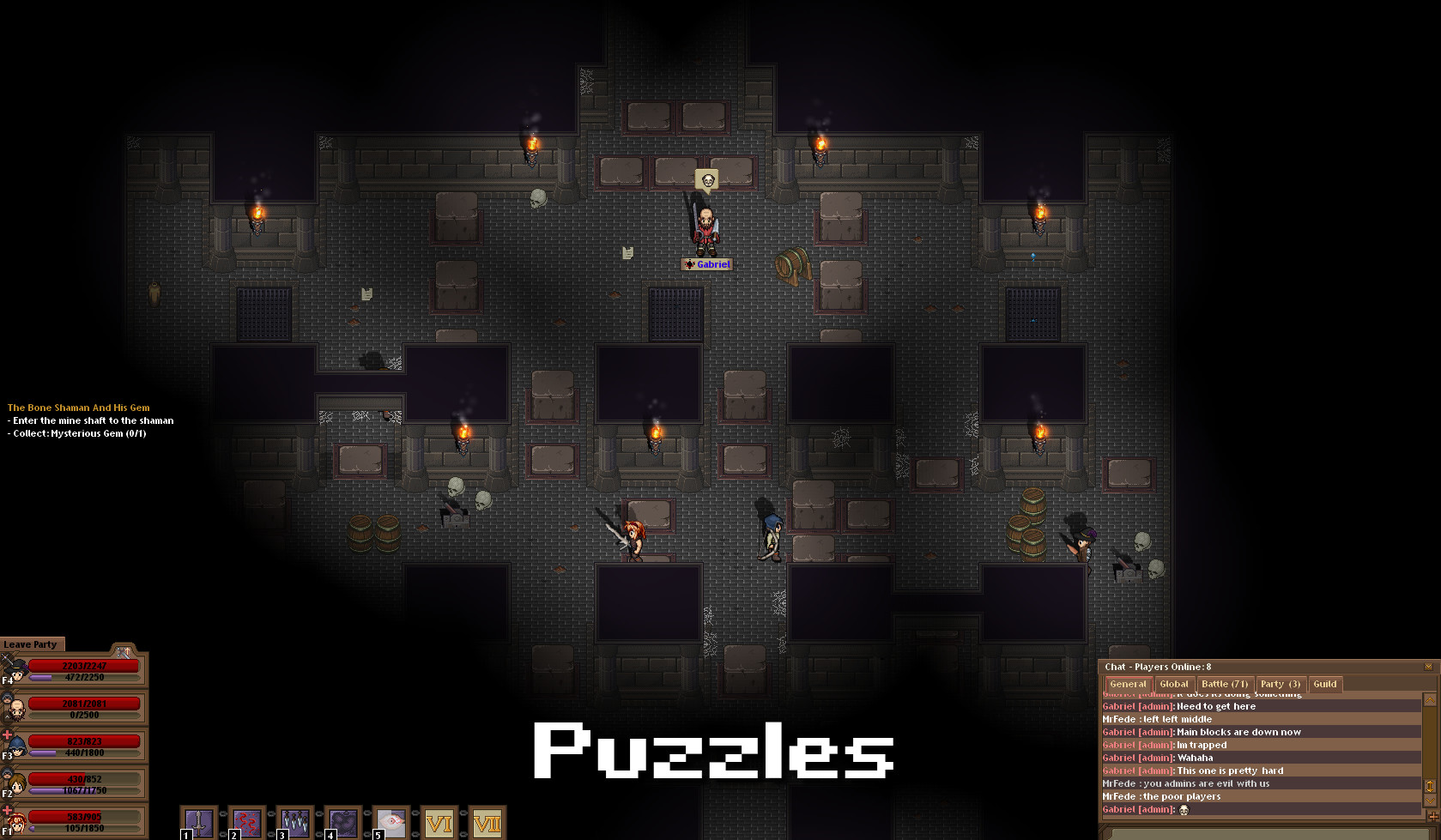Select the General chat tab
Screen dimensions: 1441x840
pos(1129,684)
